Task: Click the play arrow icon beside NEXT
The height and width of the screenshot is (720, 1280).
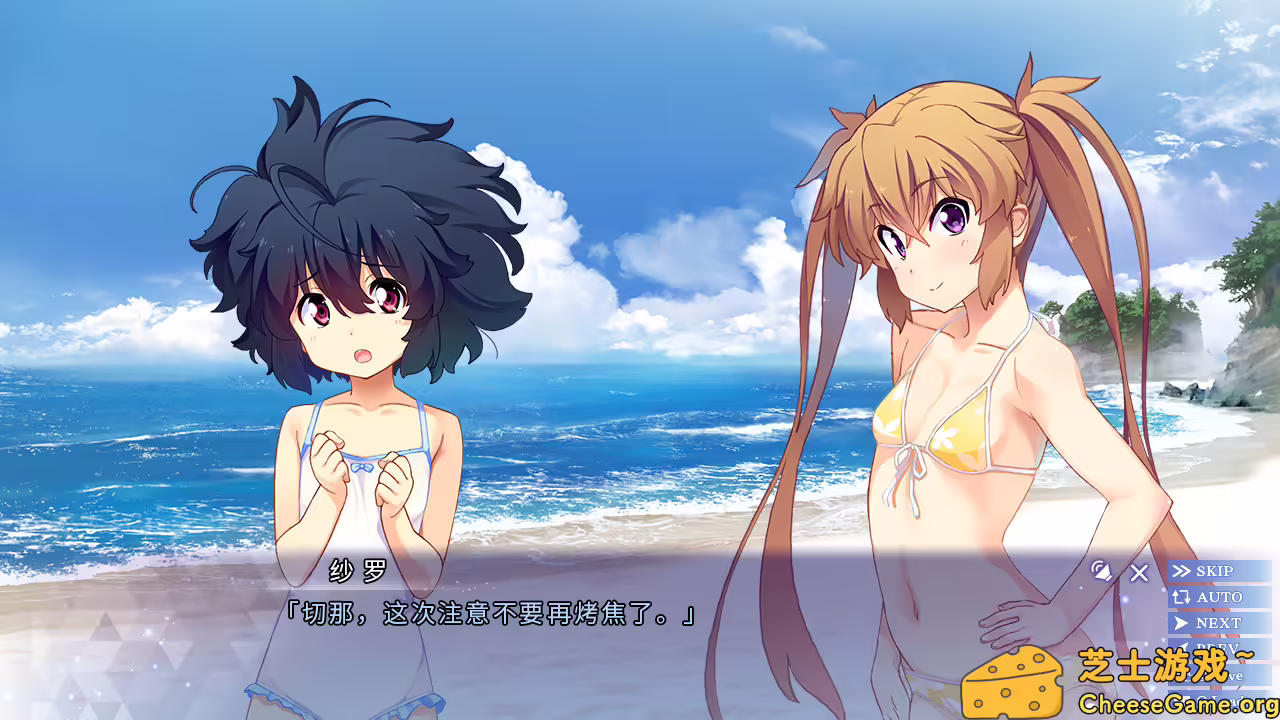Action: (1181, 623)
